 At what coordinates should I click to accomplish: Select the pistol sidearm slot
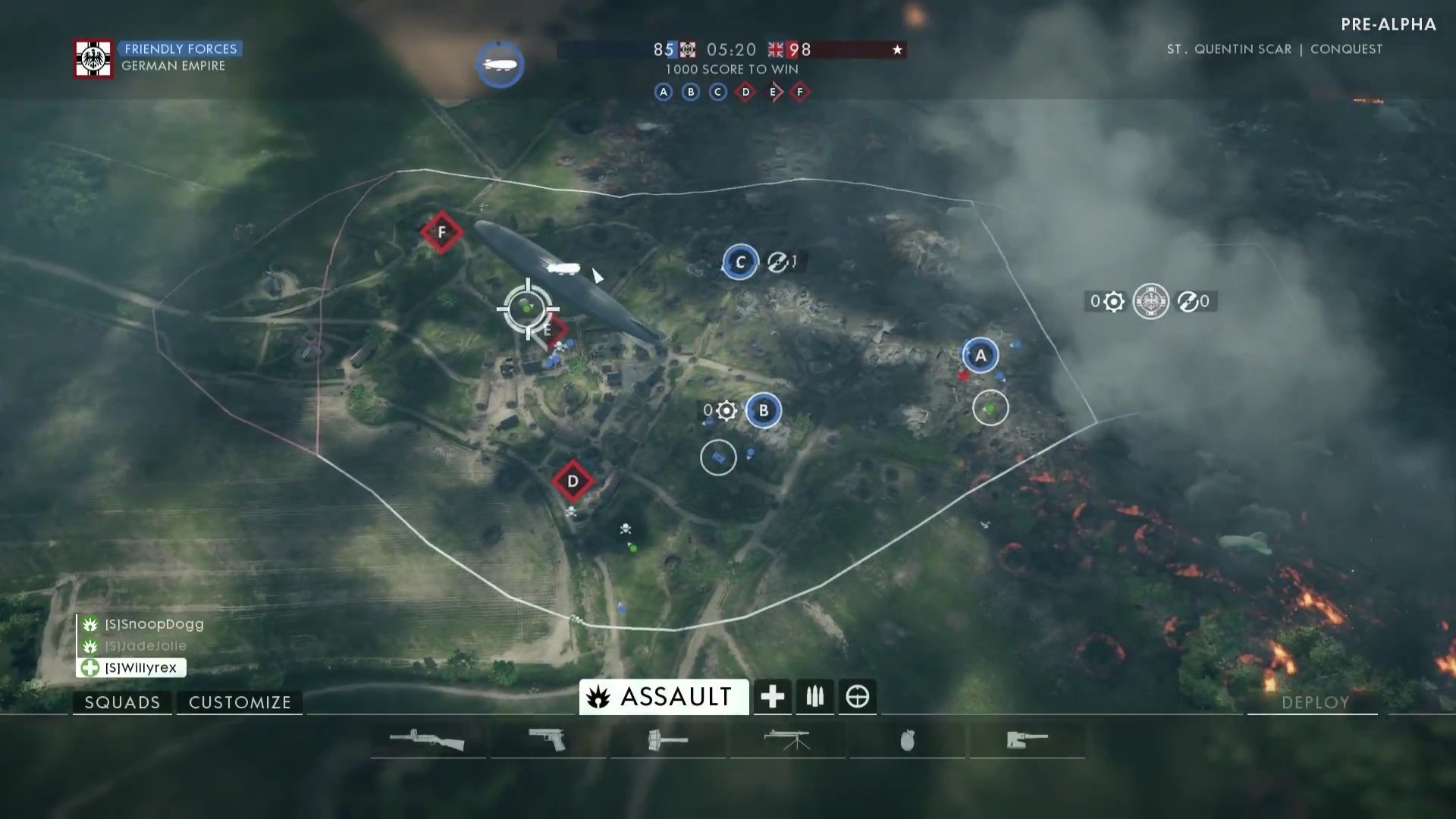pyautogui.click(x=548, y=739)
